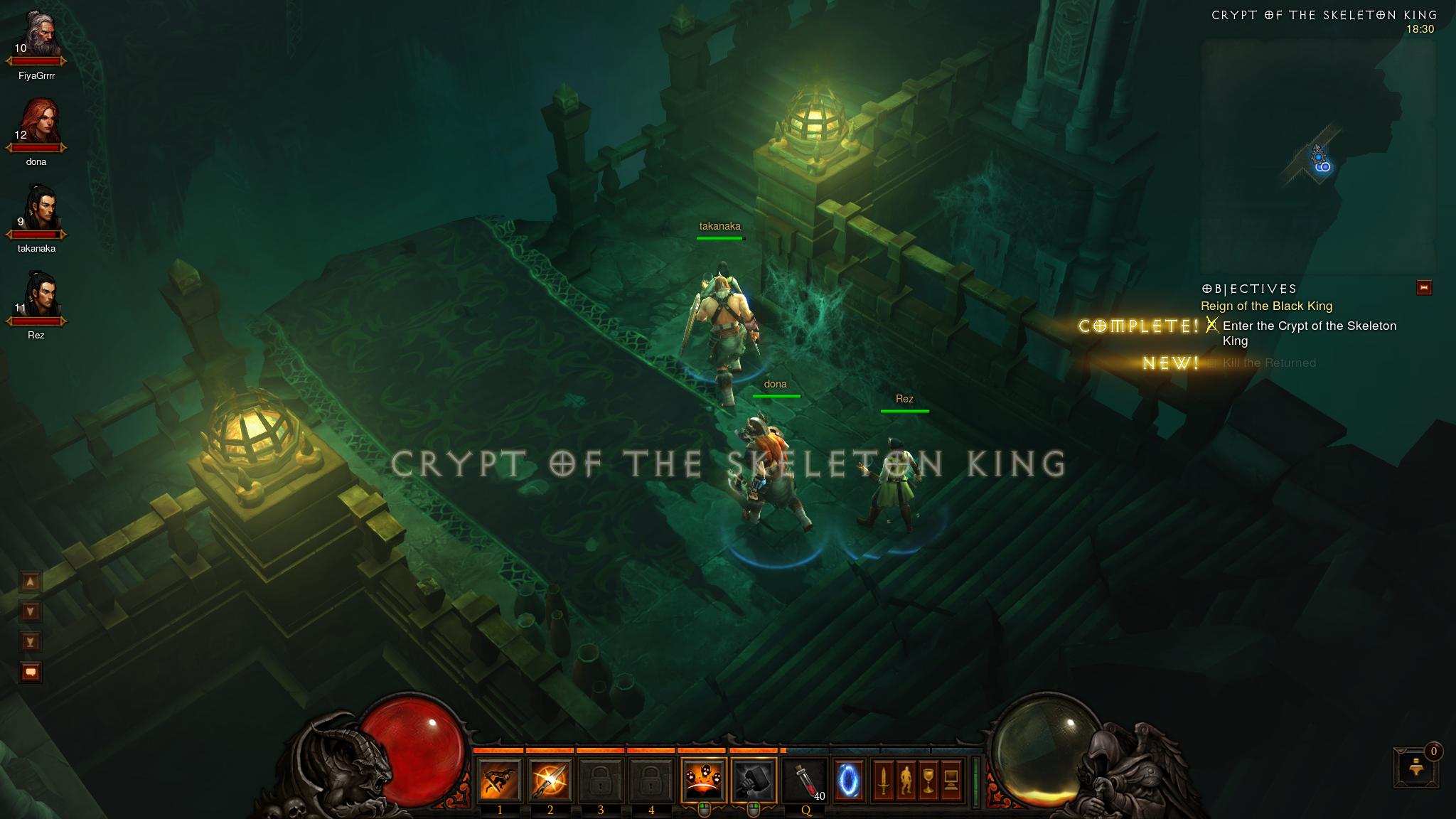Activate the leaping strike skill in slot 1
This screenshot has height=819, width=1456.
point(500,780)
